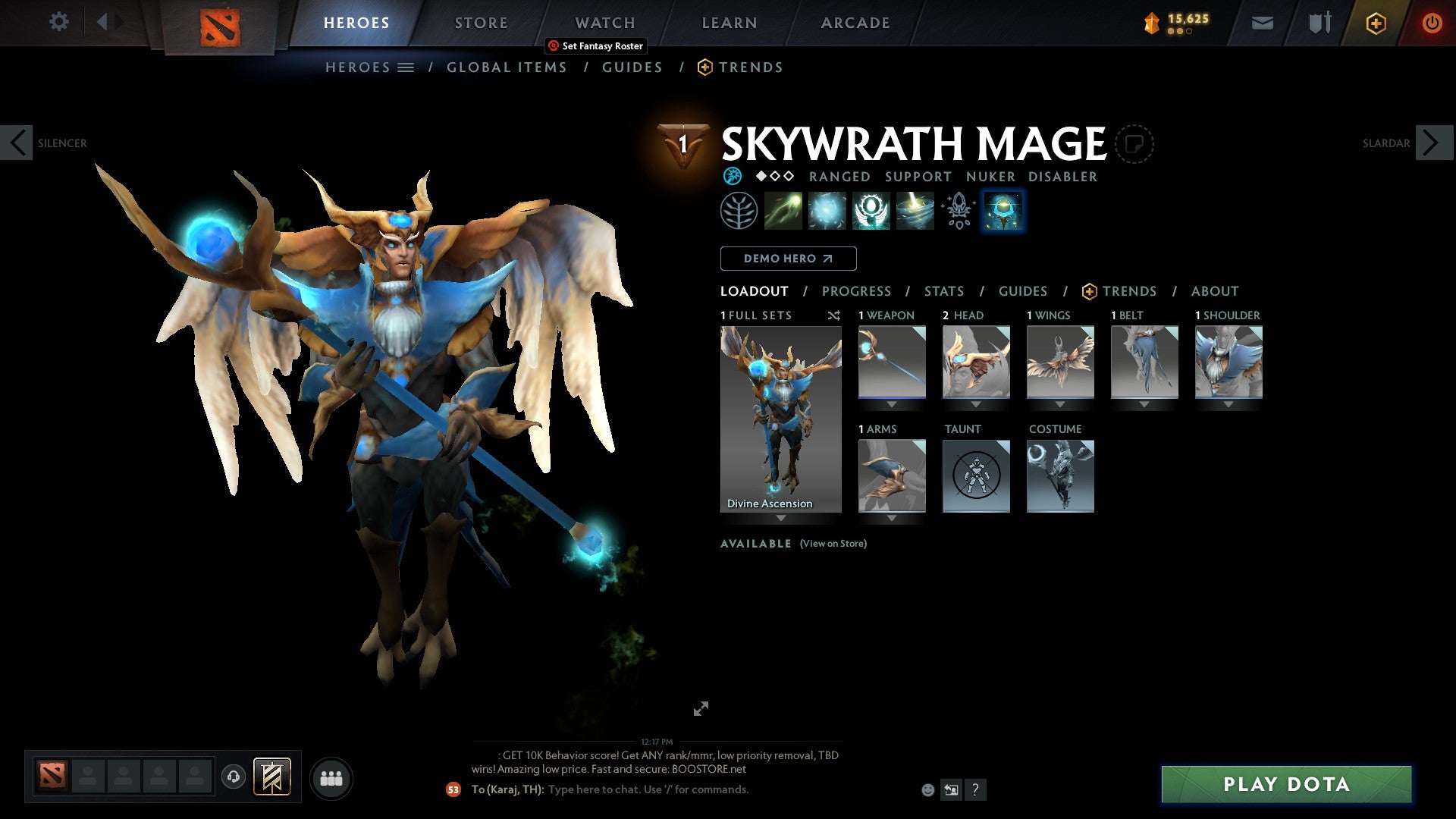Click the Global Items menu entry
This screenshot has height=819, width=1456.
(506, 67)
